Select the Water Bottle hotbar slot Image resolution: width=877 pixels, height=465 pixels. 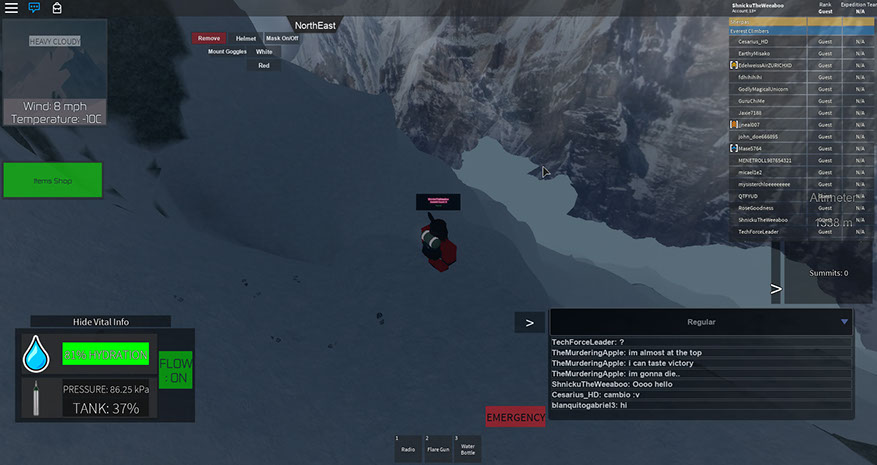(467, 446)
